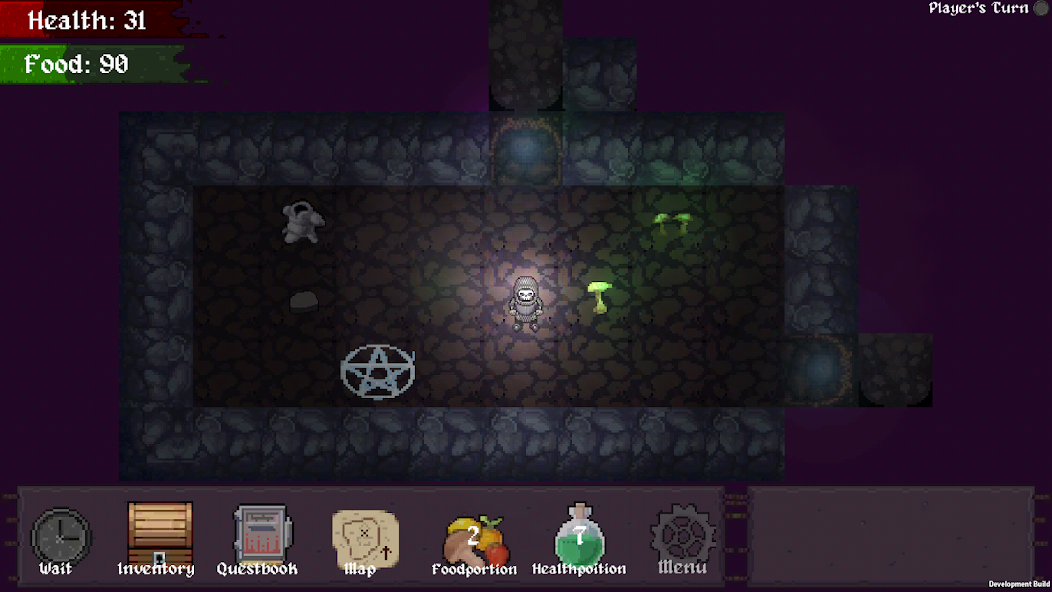Viewport: 1052px width, 592px height.
Task: Open the Inventory chest
Action: (159, 536)
